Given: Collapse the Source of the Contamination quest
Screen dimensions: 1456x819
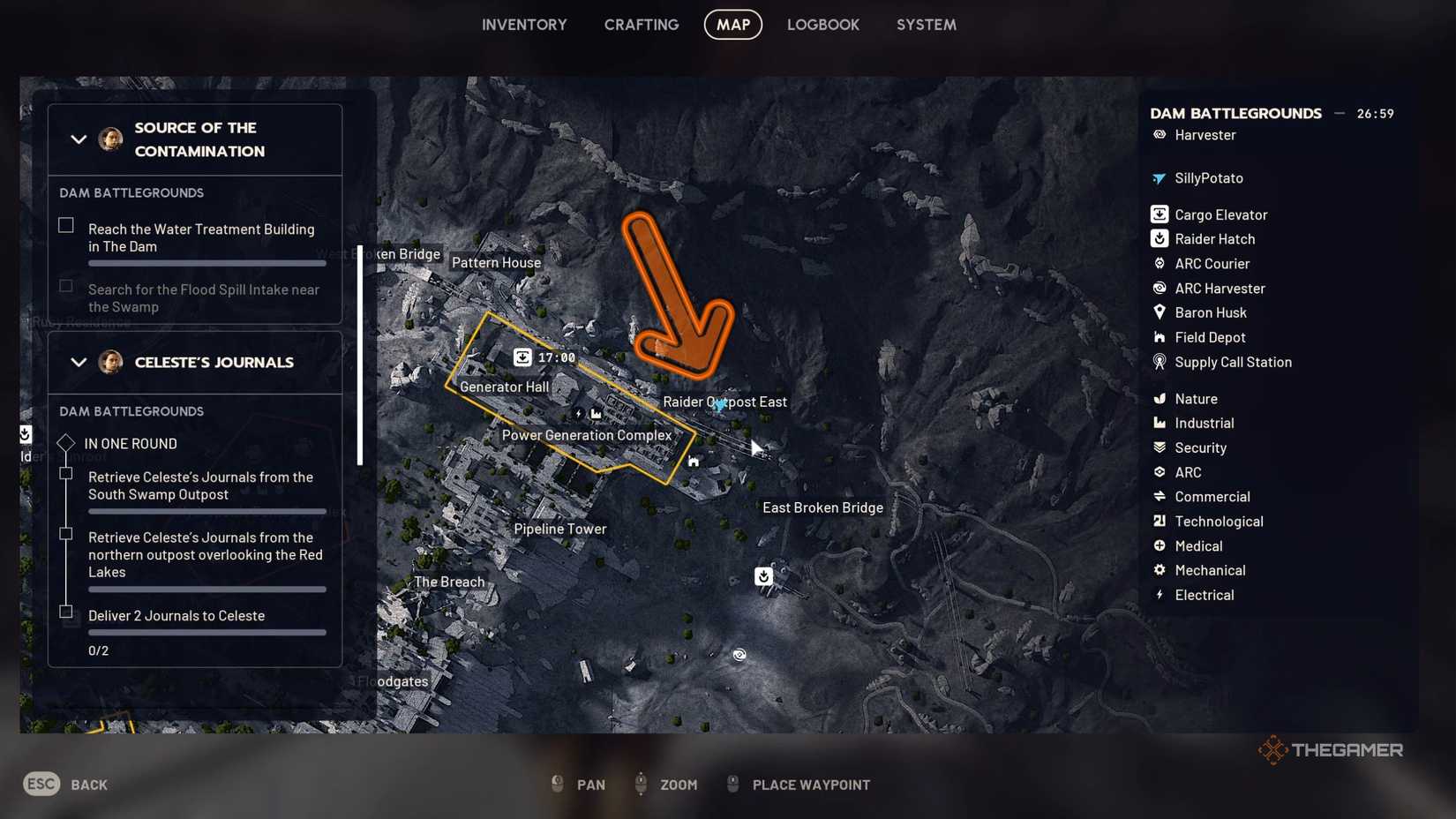Looking at the screenshot, I should [x=78, y=139].
